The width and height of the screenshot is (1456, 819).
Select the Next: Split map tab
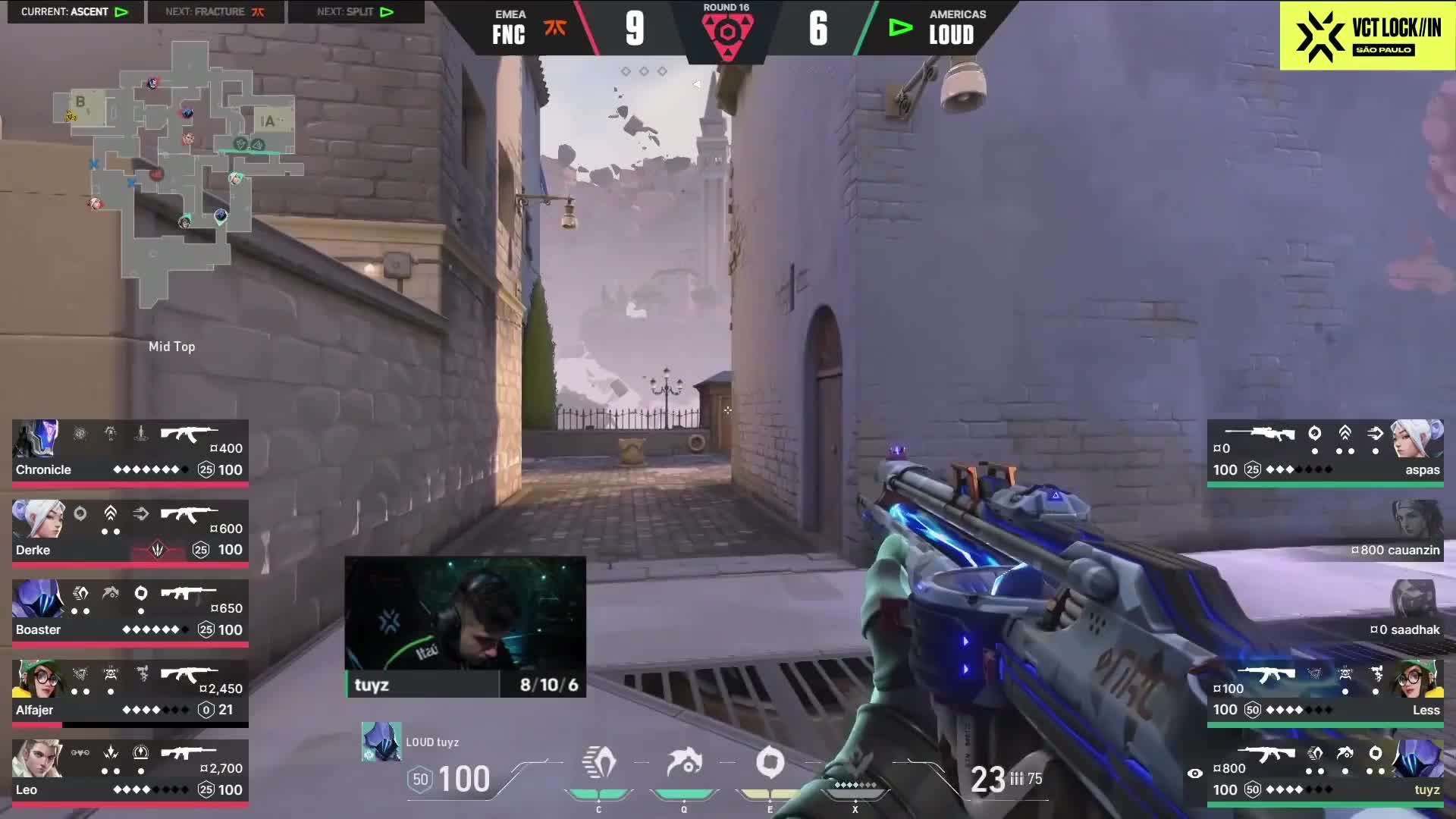click(x=355, y=11)
